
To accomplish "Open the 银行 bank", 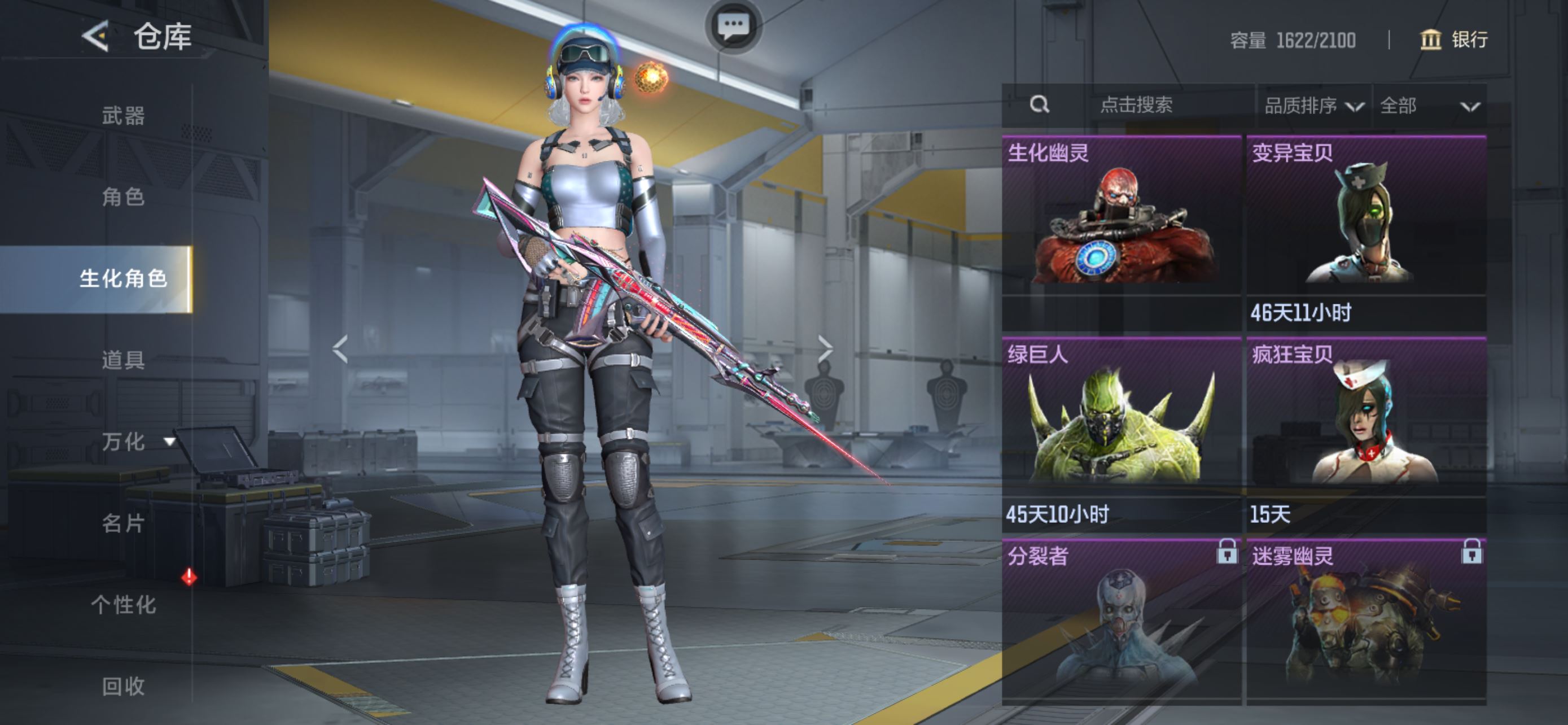I will (1454, 40).
